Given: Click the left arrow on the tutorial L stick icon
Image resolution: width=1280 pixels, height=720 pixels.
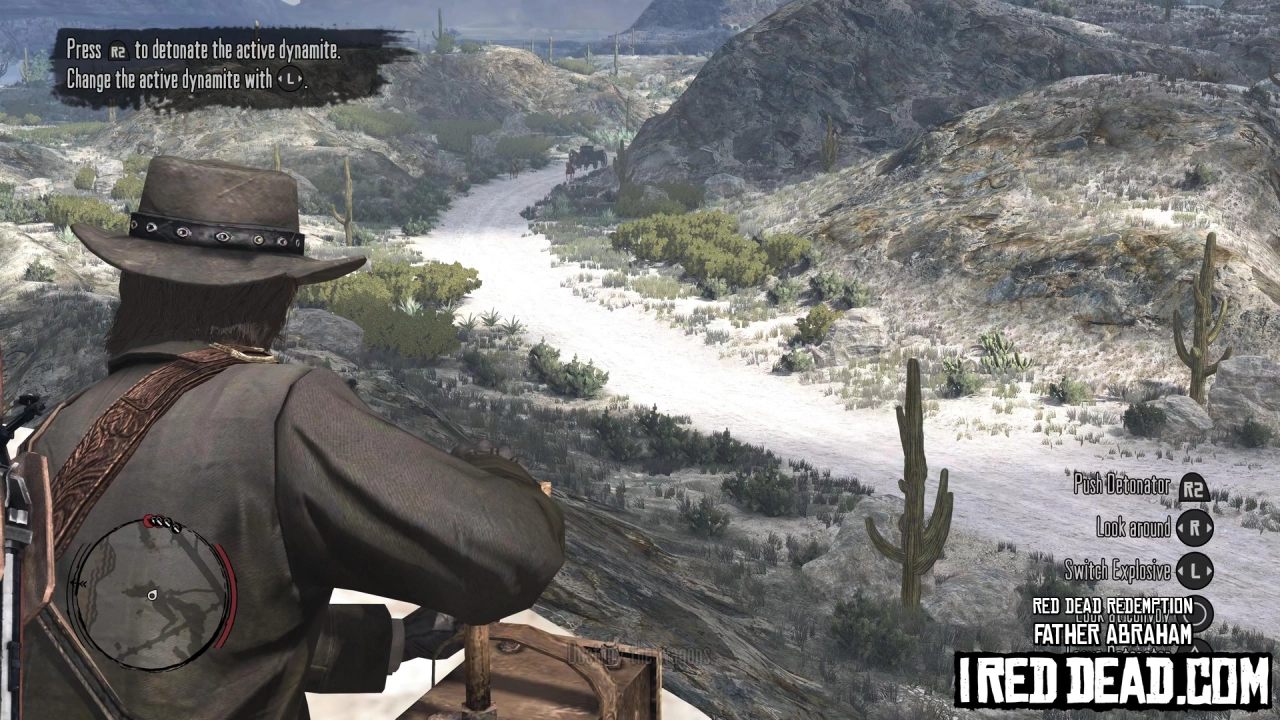Looking at the screenshot, I should [x=279, y=79].
